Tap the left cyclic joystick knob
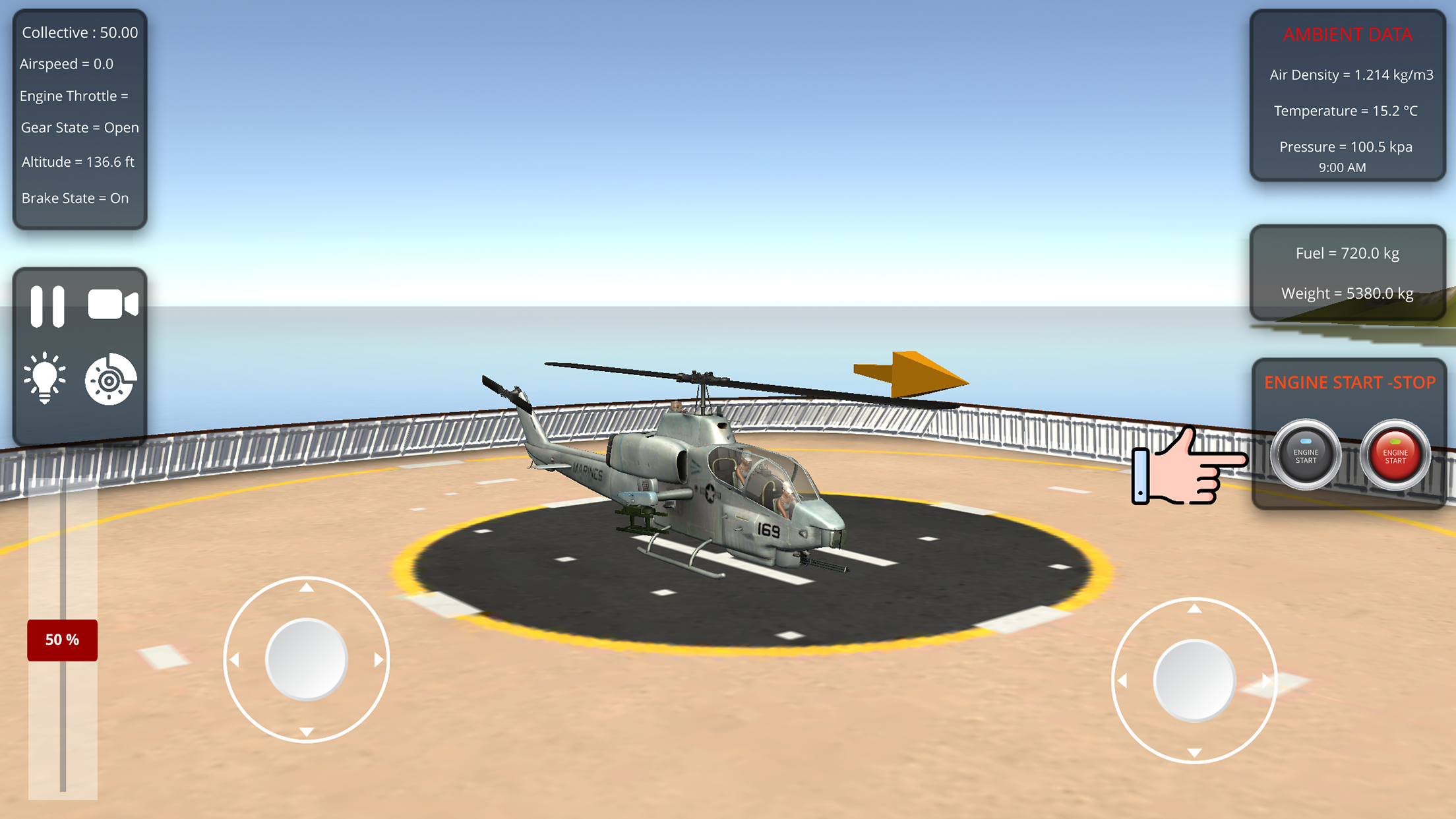Image resolution: width=1456 pixels, height=819 pixels. point(305,658)
